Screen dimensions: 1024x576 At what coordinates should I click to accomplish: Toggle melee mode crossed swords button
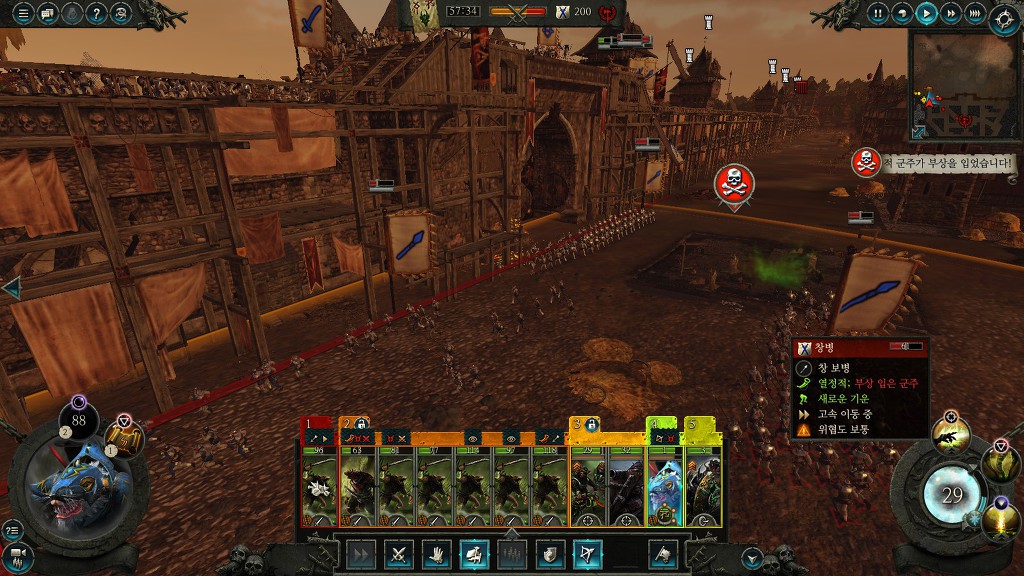tap(398, 553)
